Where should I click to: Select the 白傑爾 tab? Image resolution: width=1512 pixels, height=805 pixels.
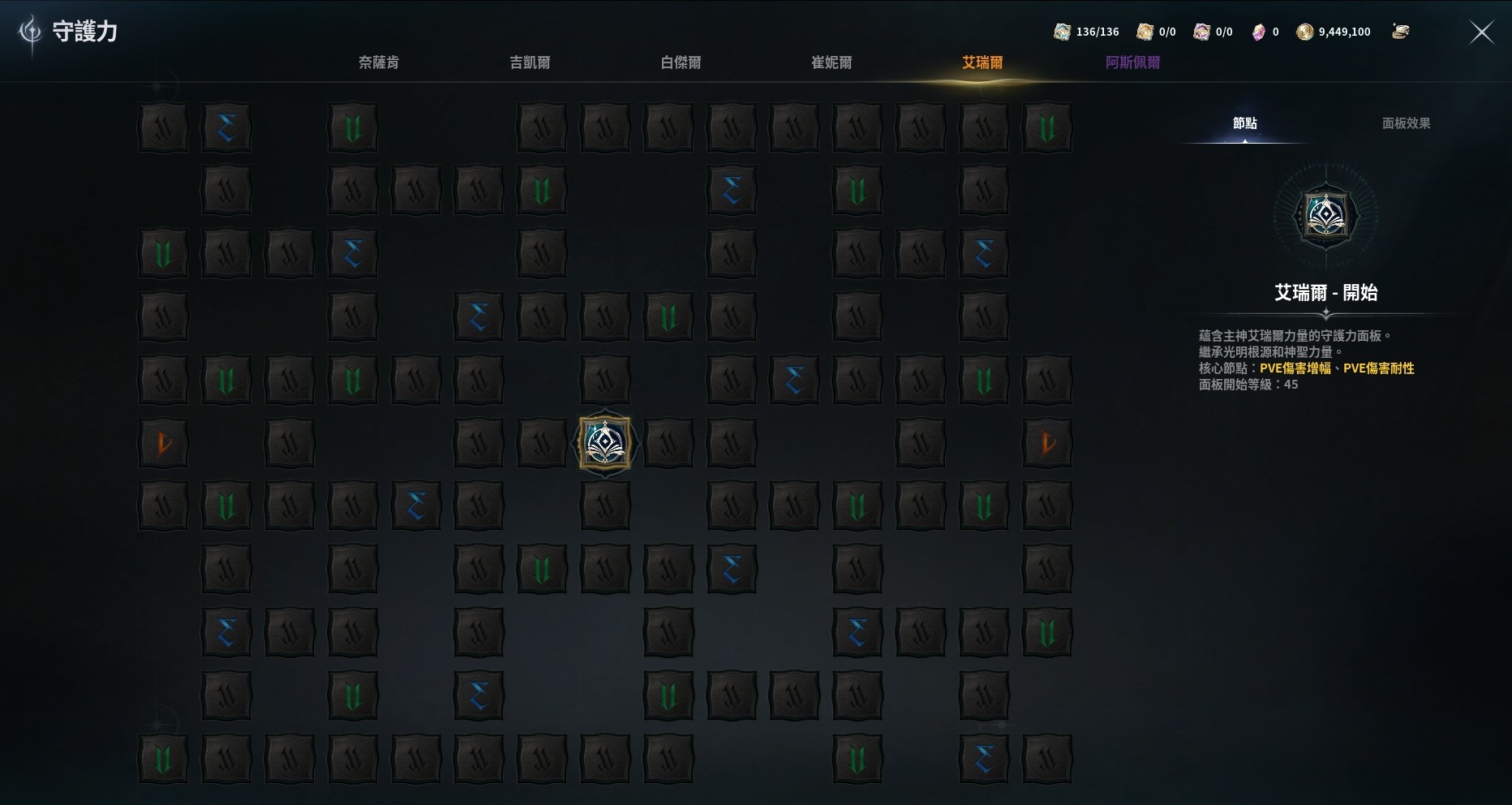(x=681, y=62)
